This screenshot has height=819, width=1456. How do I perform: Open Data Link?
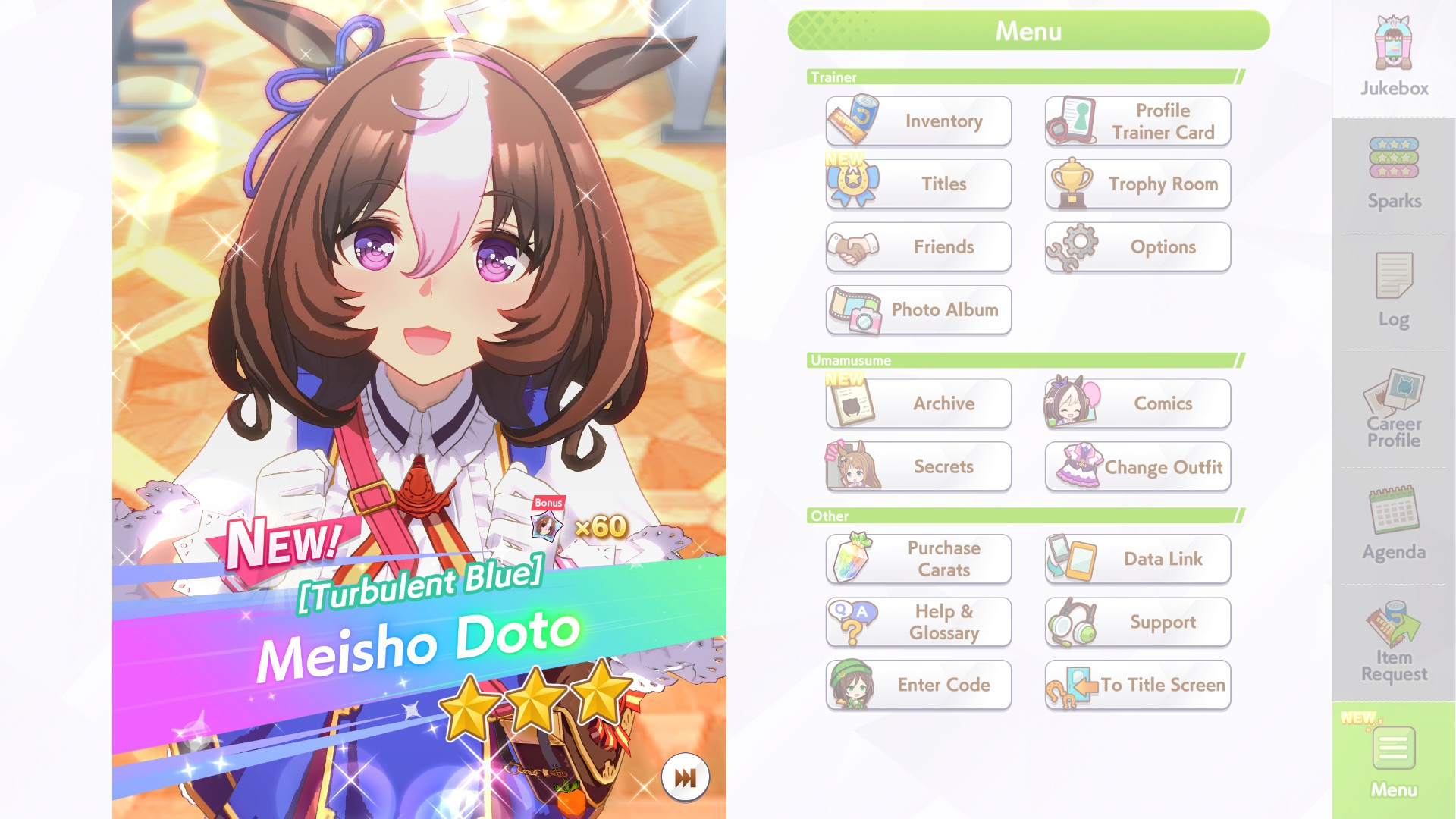pos(1137,559)
